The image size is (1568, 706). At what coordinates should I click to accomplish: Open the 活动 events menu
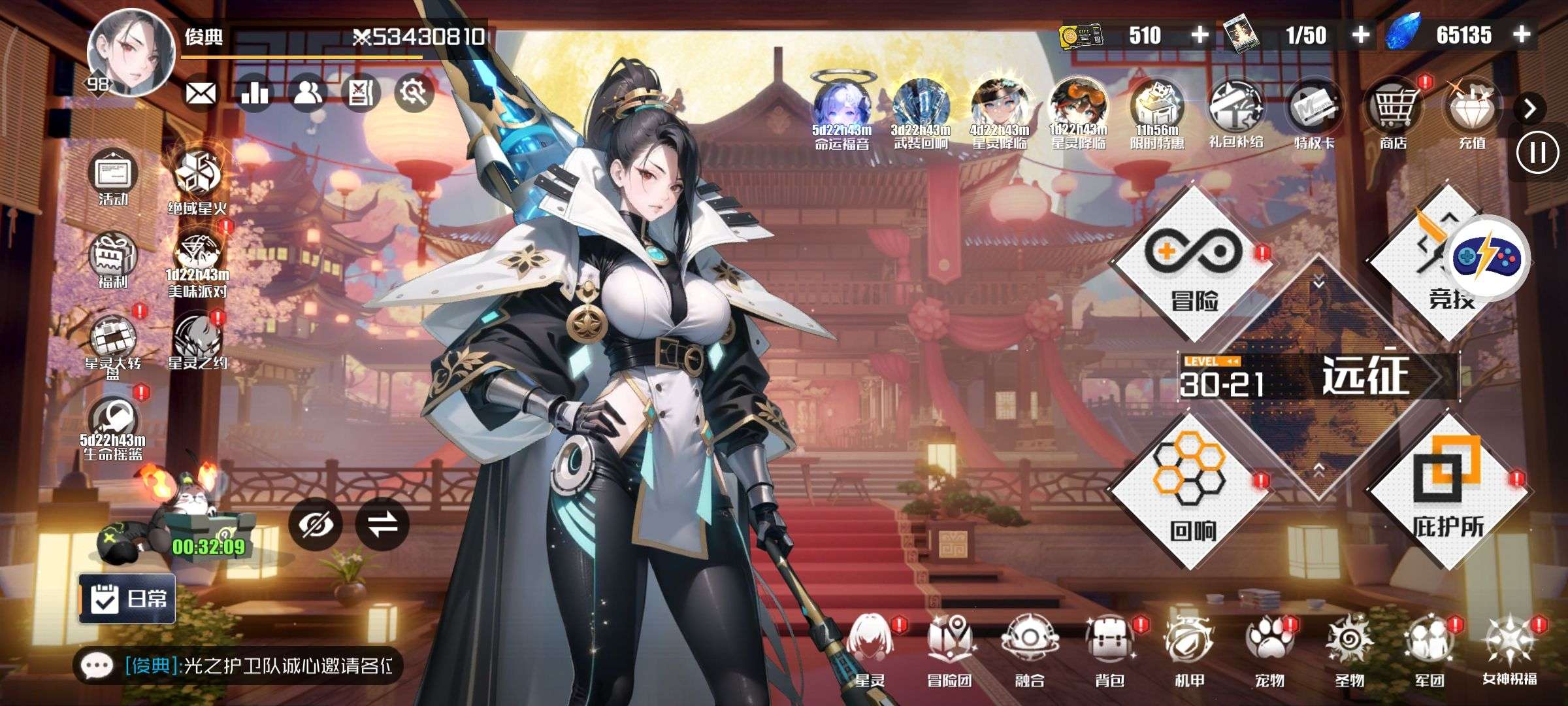click(x=113, y=176)
